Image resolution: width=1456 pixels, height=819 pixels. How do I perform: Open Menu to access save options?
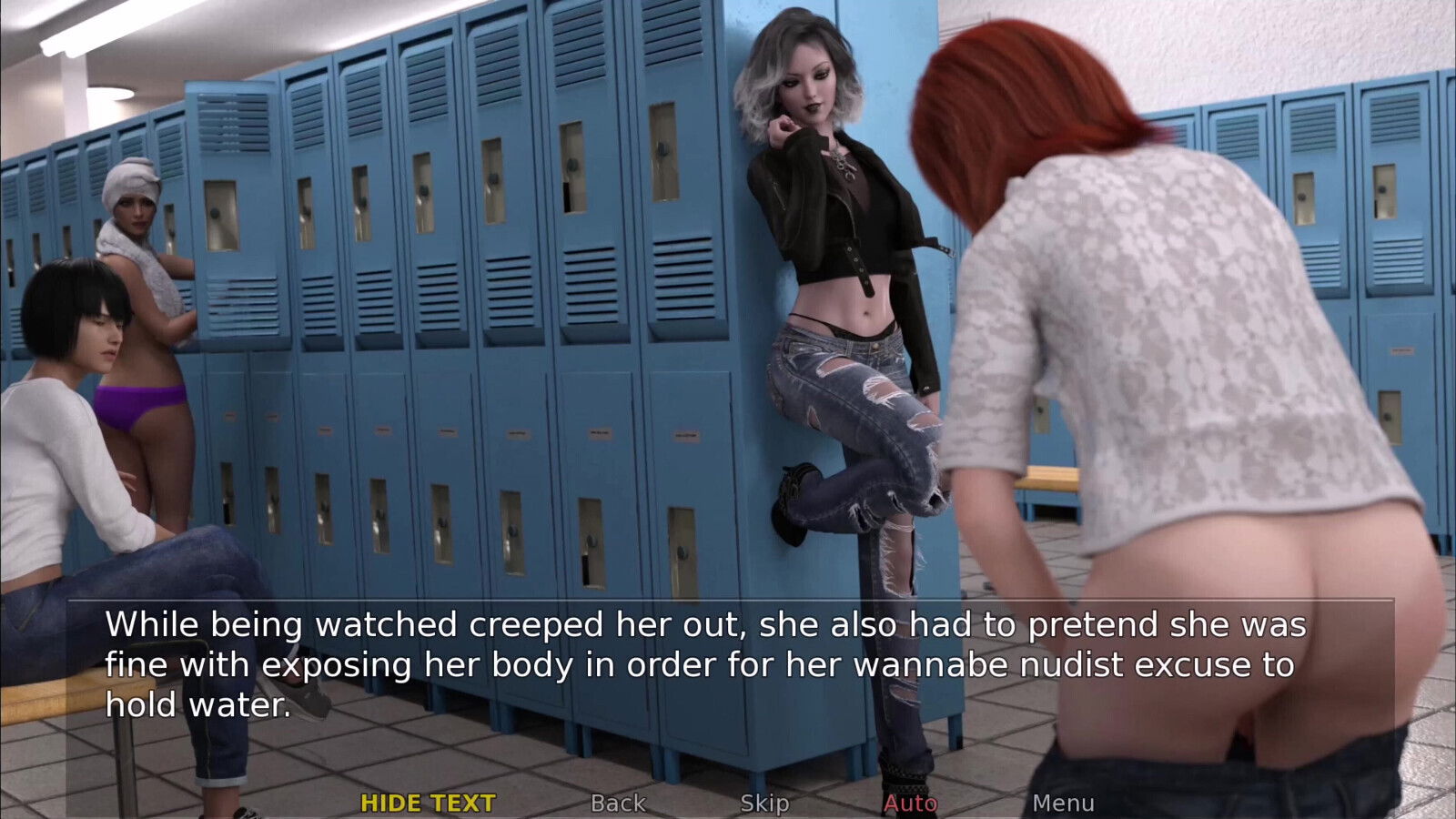point(1067,804)
